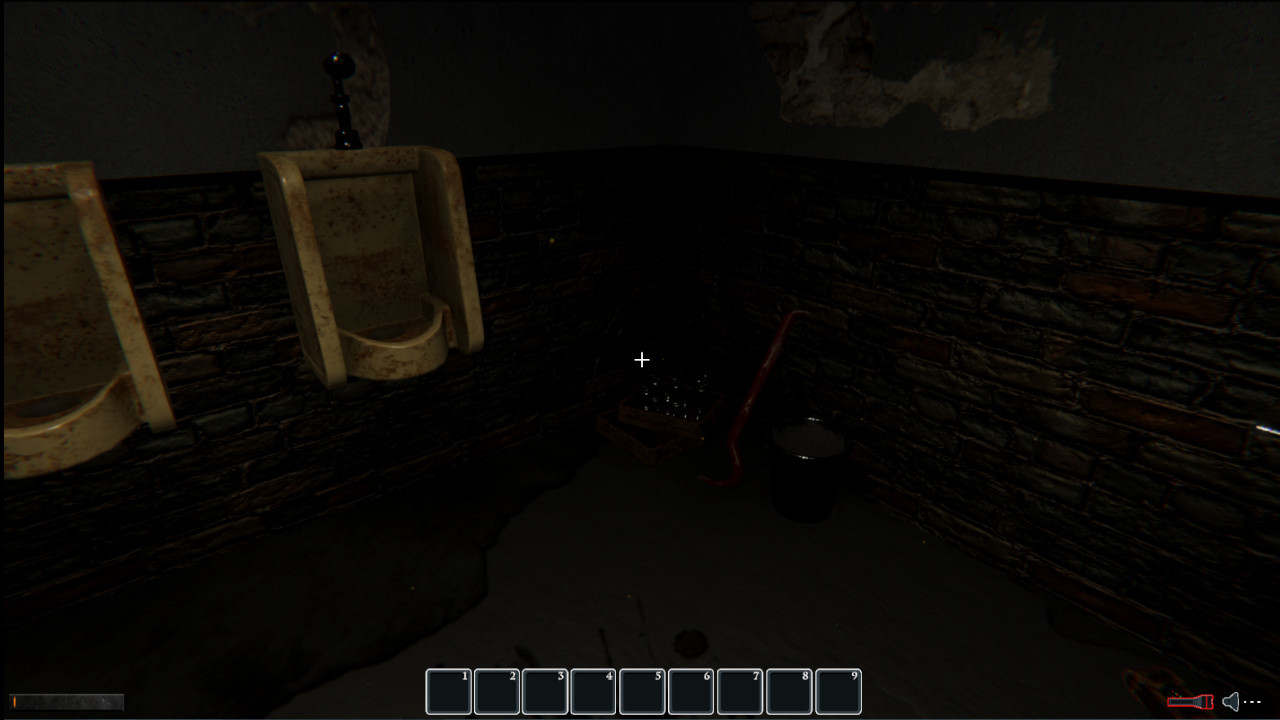1280x720 pixels.
Task: Click the speaker voice indicator icon
Action: coord(1228,701)
